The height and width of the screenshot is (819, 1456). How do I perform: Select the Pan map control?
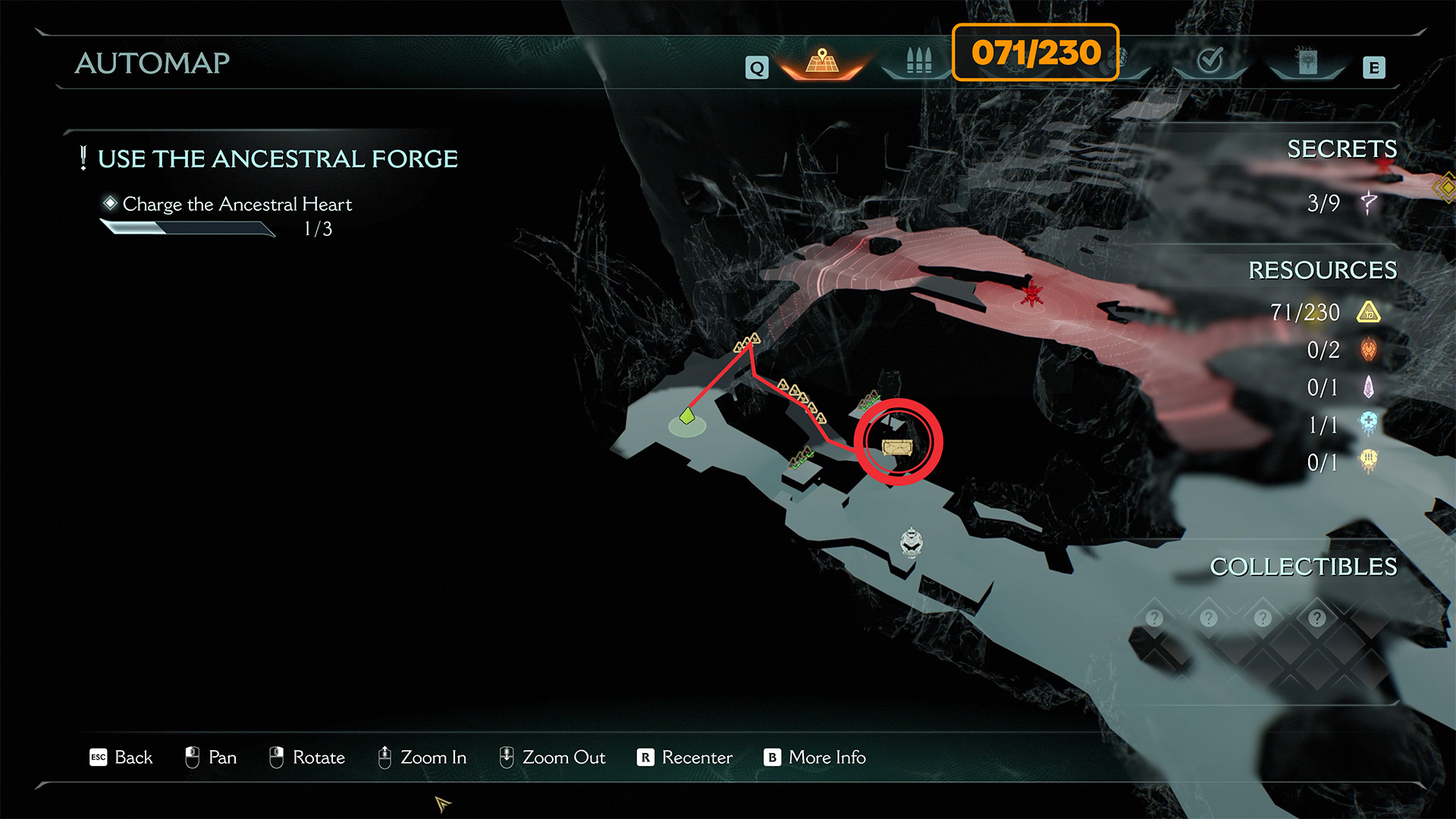click(x=211, y=758)
